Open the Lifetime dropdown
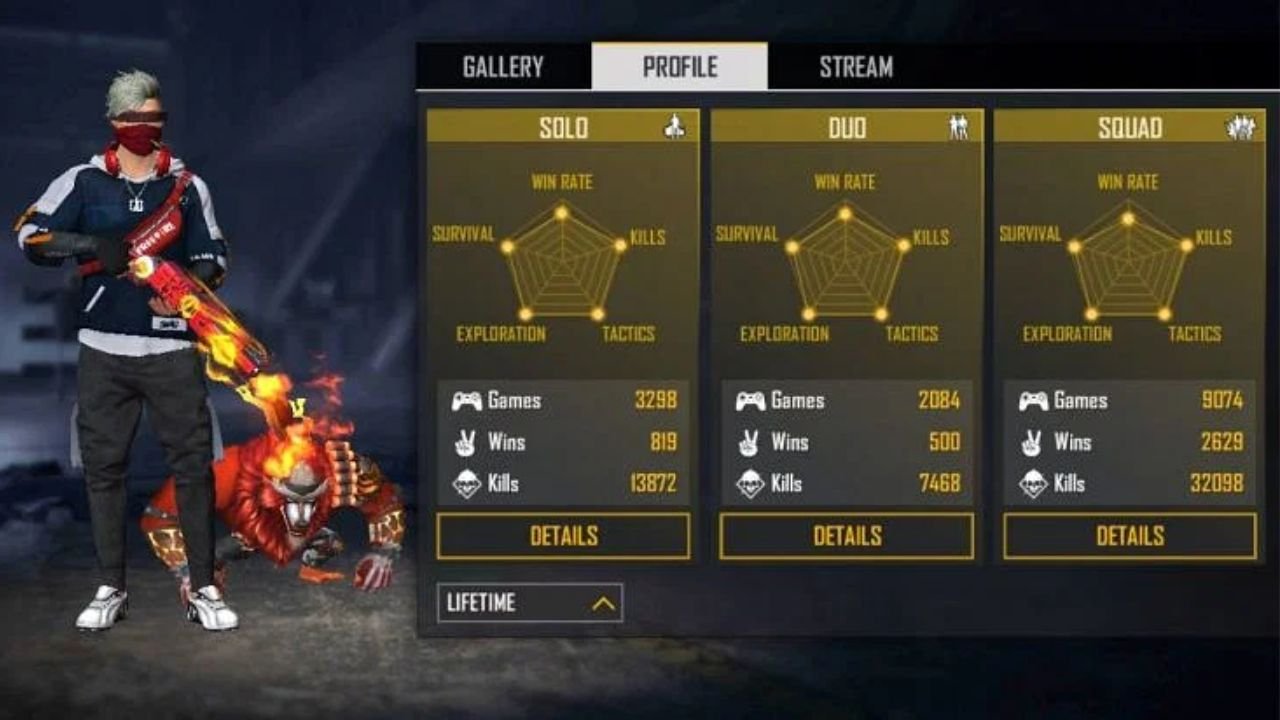The height and width of the screenshot is (720, 1280). click(x=530, y=603)
